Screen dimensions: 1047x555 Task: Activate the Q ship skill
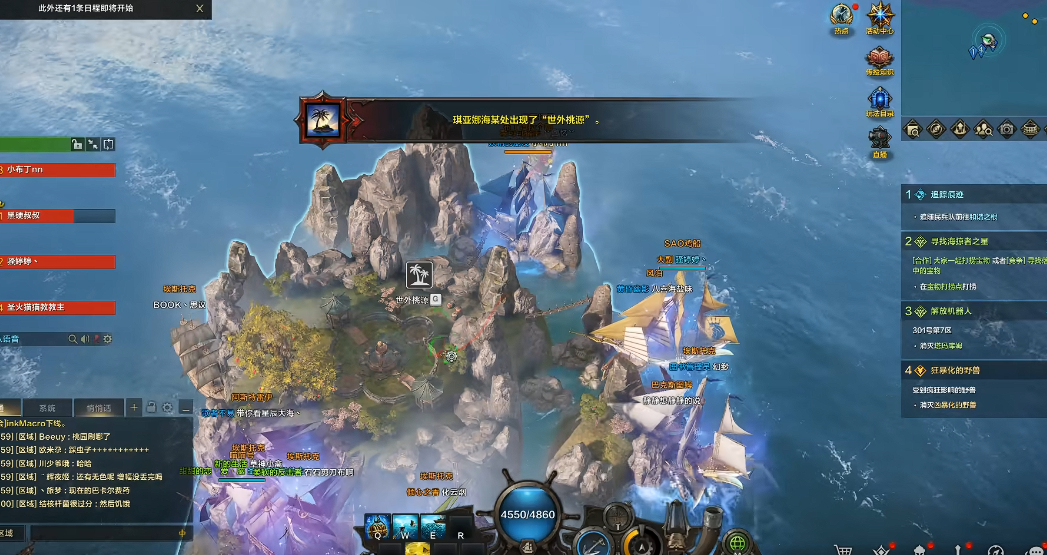(377, 525)
